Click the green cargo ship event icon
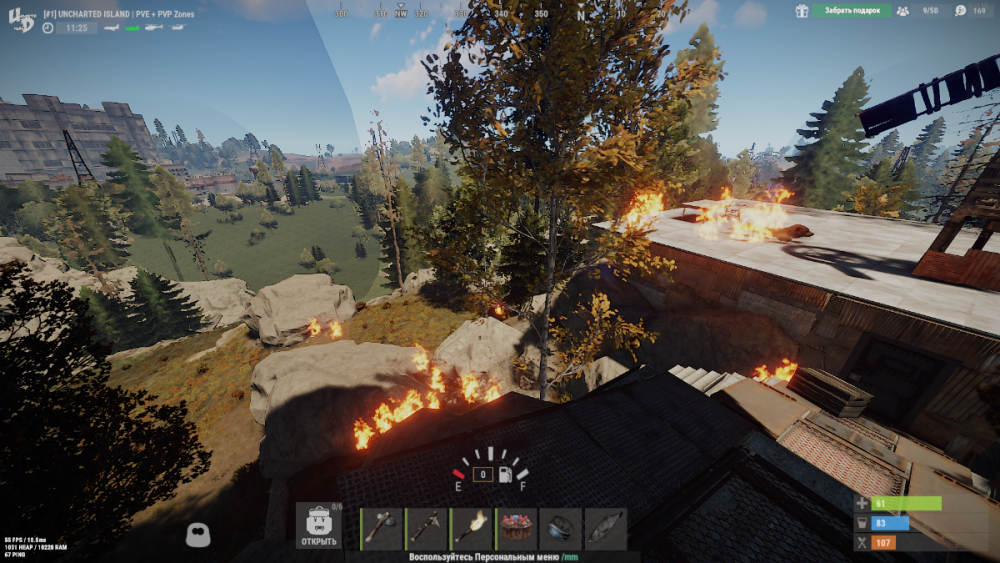 [x=132, y=28]
